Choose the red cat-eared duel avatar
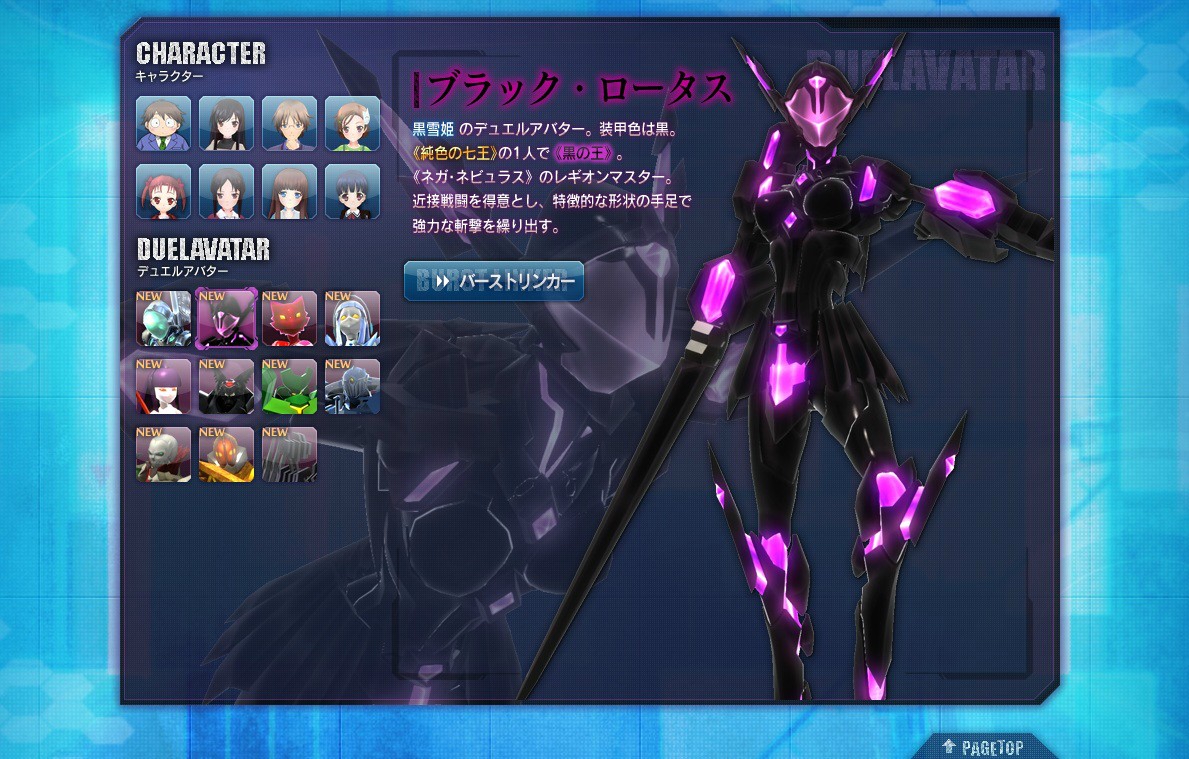The width and height of the screenshot is (1189, 759). pos(289,318)
